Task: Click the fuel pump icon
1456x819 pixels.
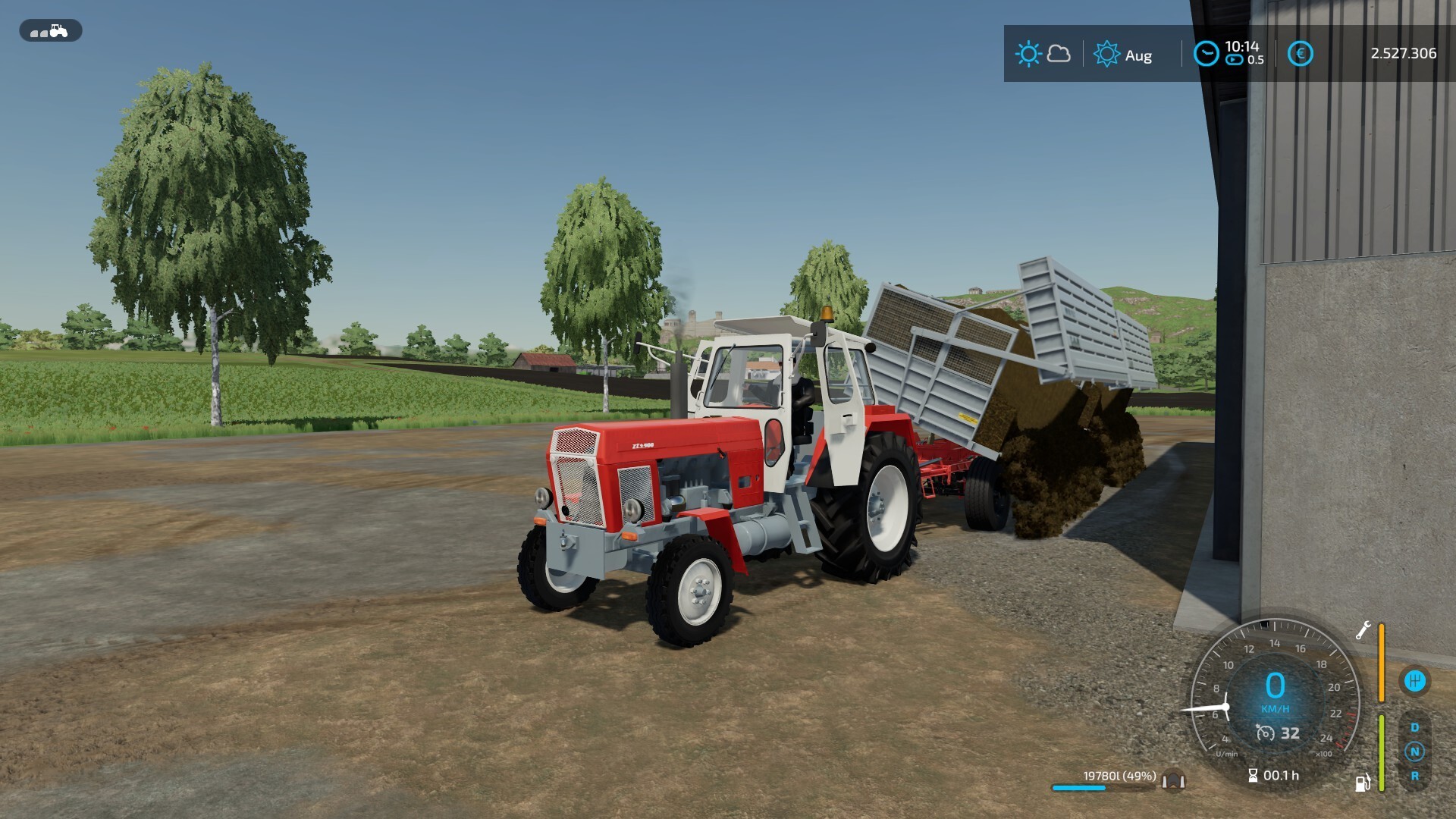Action: [x=1363, y=783]
